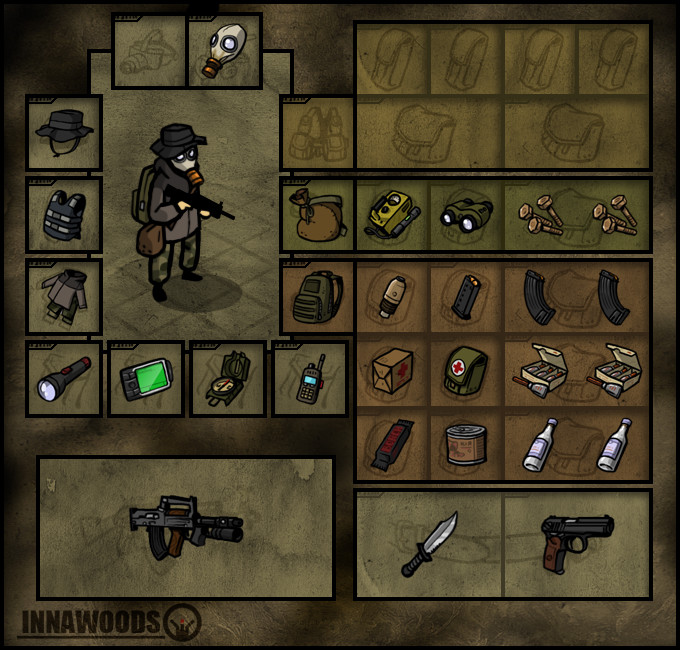This screenshot has width=680, height=650.
Task: Select the compass slot
Action: click(228, 379)
